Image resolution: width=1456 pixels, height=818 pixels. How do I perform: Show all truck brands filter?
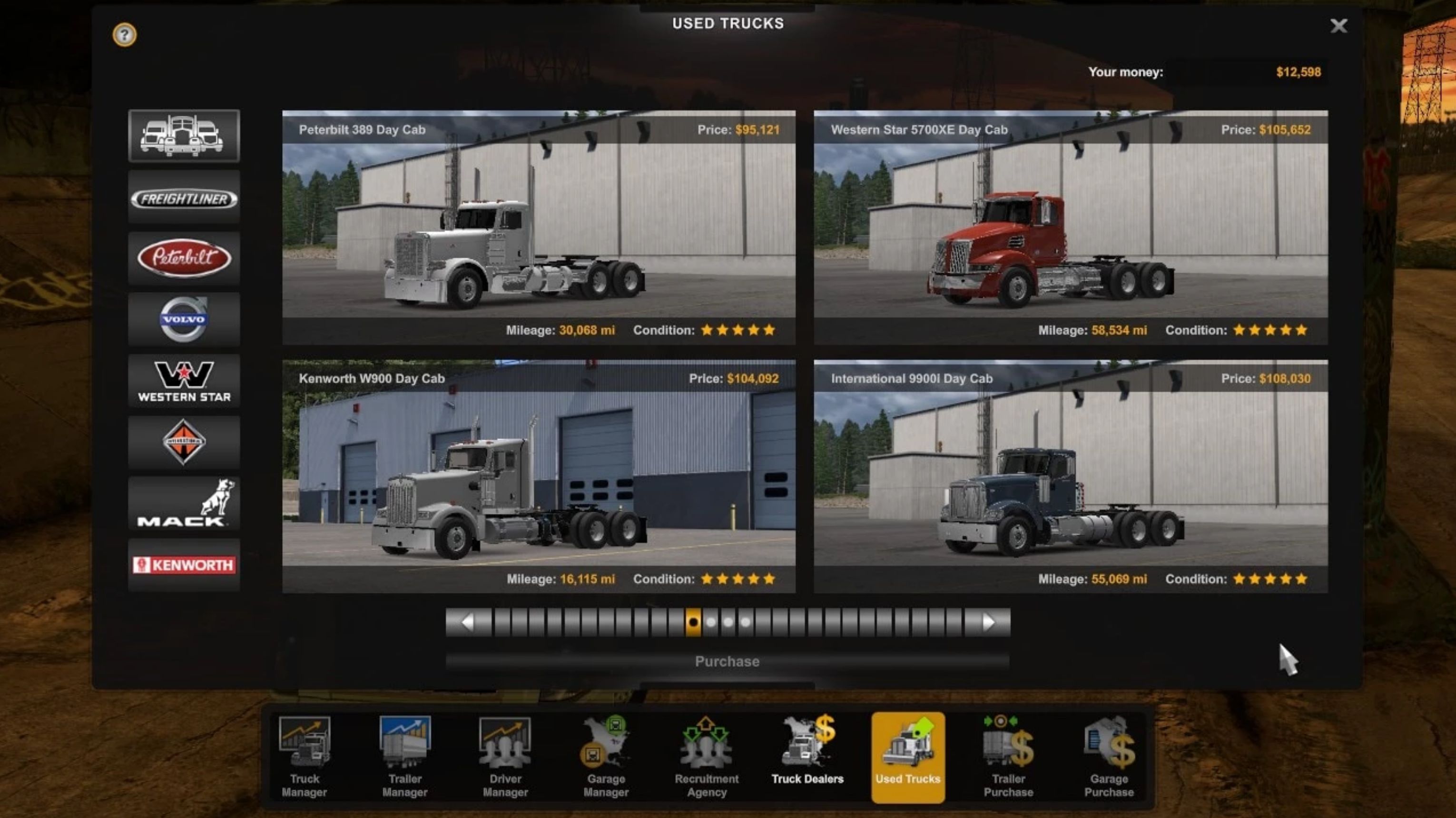[184, 136]
